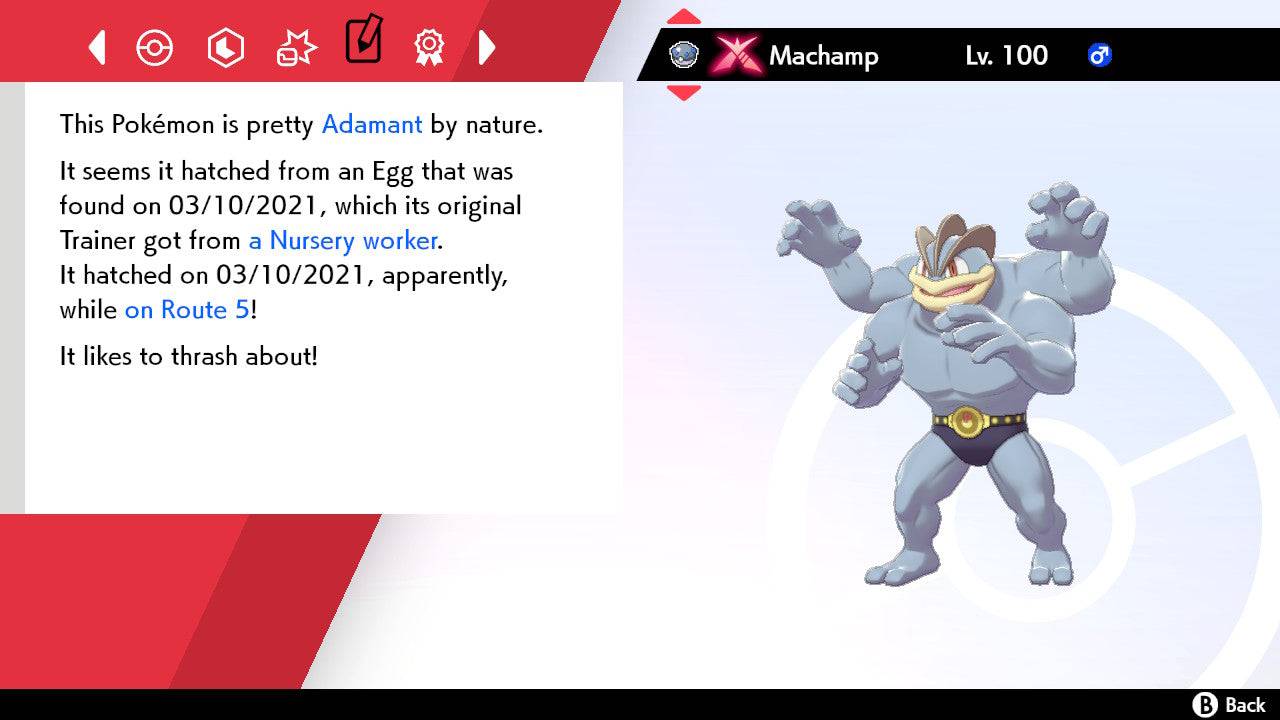
Task: Click the red up arrow above the nameplate
Action: pyautogui.click(x=684, y=15)
